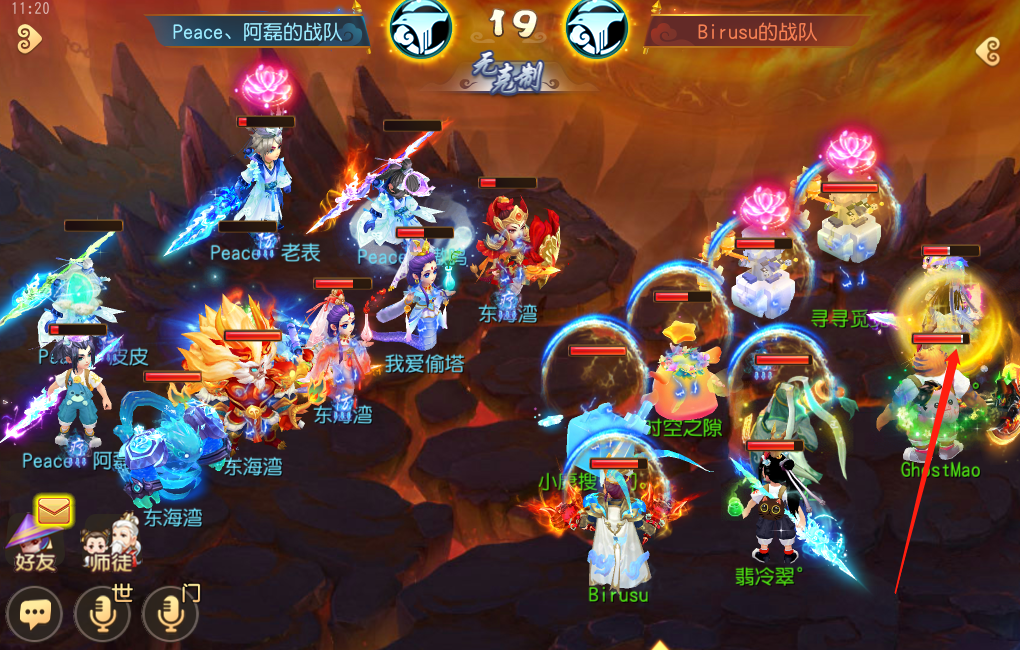Click the golden arrow in top-right corner

(988, 50)
